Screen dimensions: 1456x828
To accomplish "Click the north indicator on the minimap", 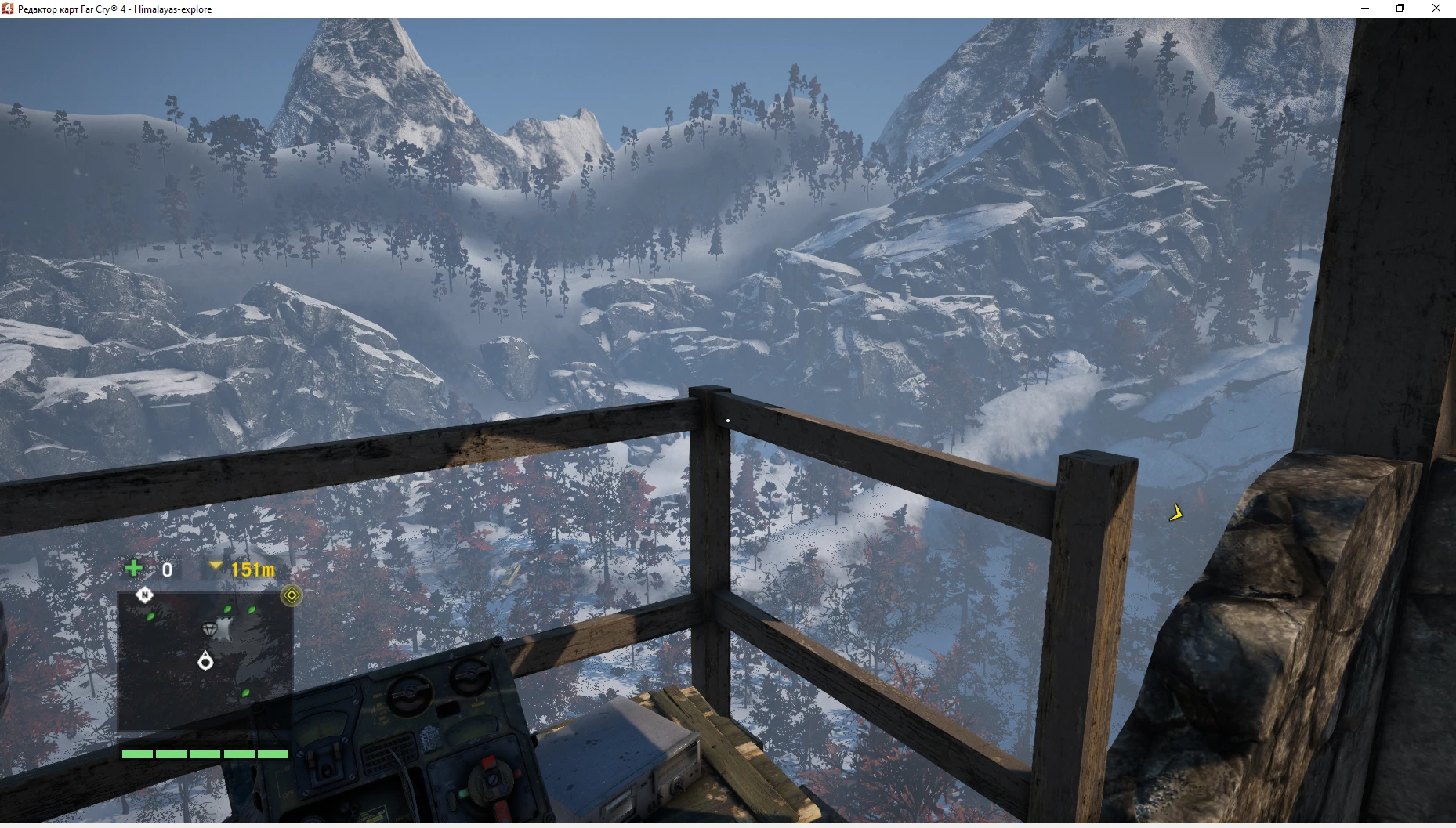I will (x=144, y=595).
